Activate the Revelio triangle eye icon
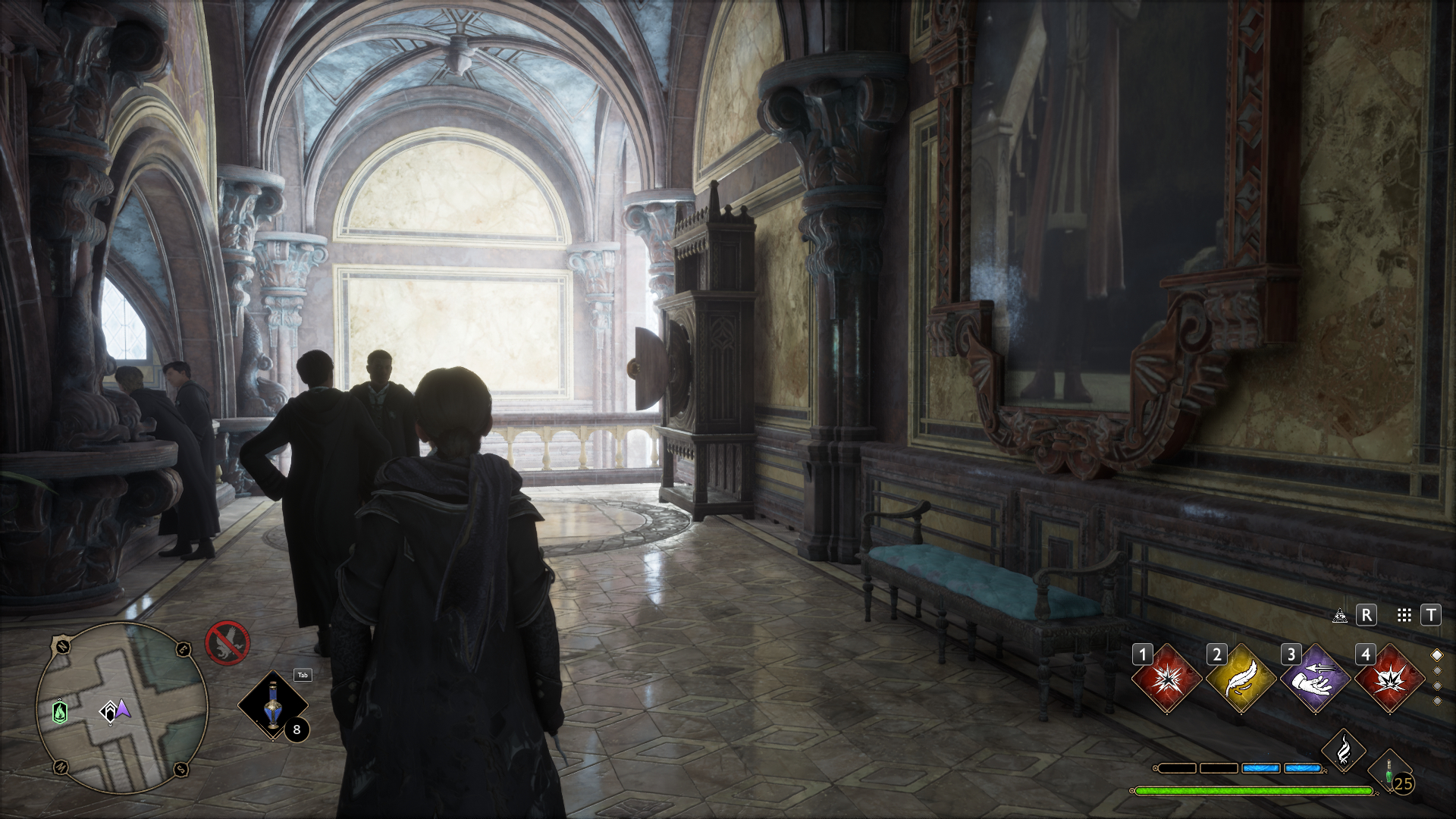1456x819 pixels. (1340, 615)
